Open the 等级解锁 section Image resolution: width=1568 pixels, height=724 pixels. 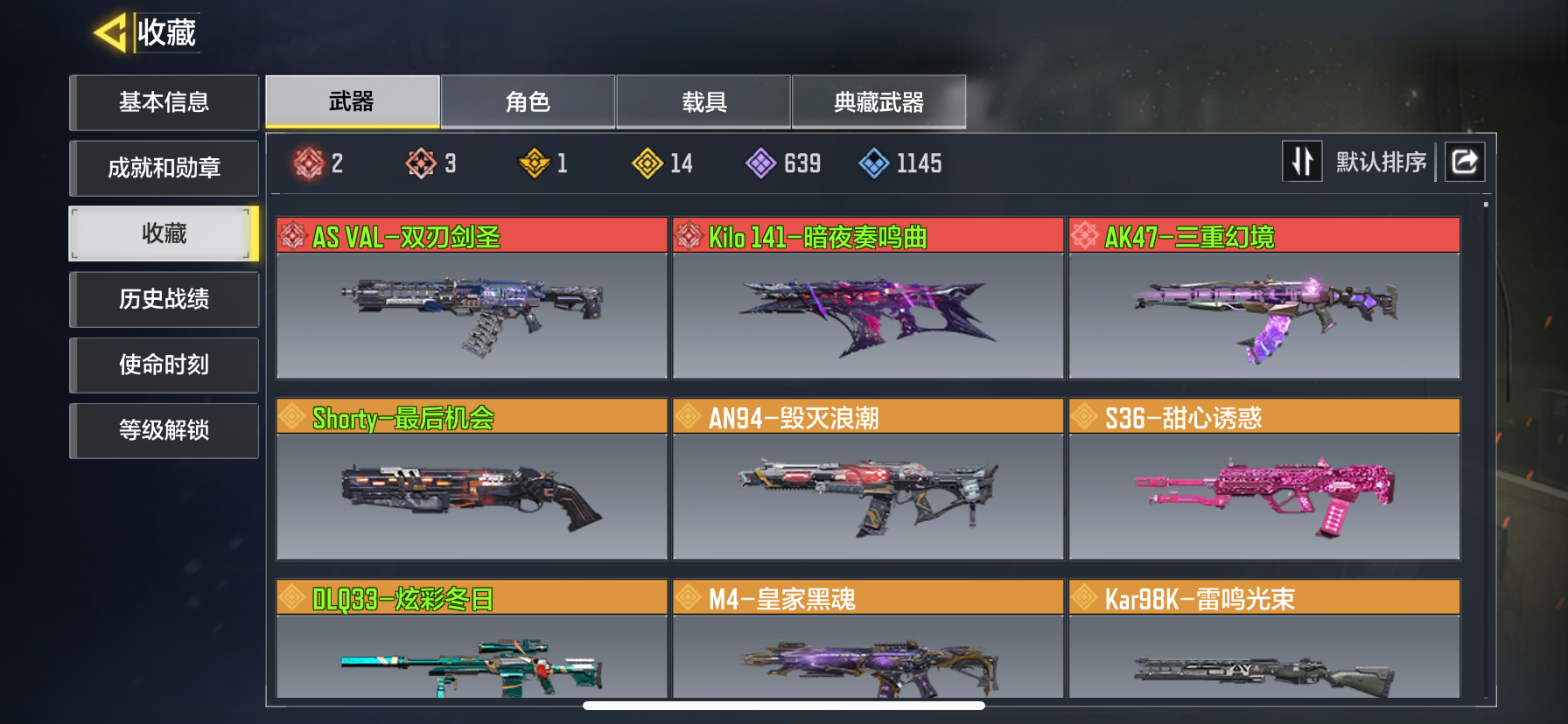point(164,430)
